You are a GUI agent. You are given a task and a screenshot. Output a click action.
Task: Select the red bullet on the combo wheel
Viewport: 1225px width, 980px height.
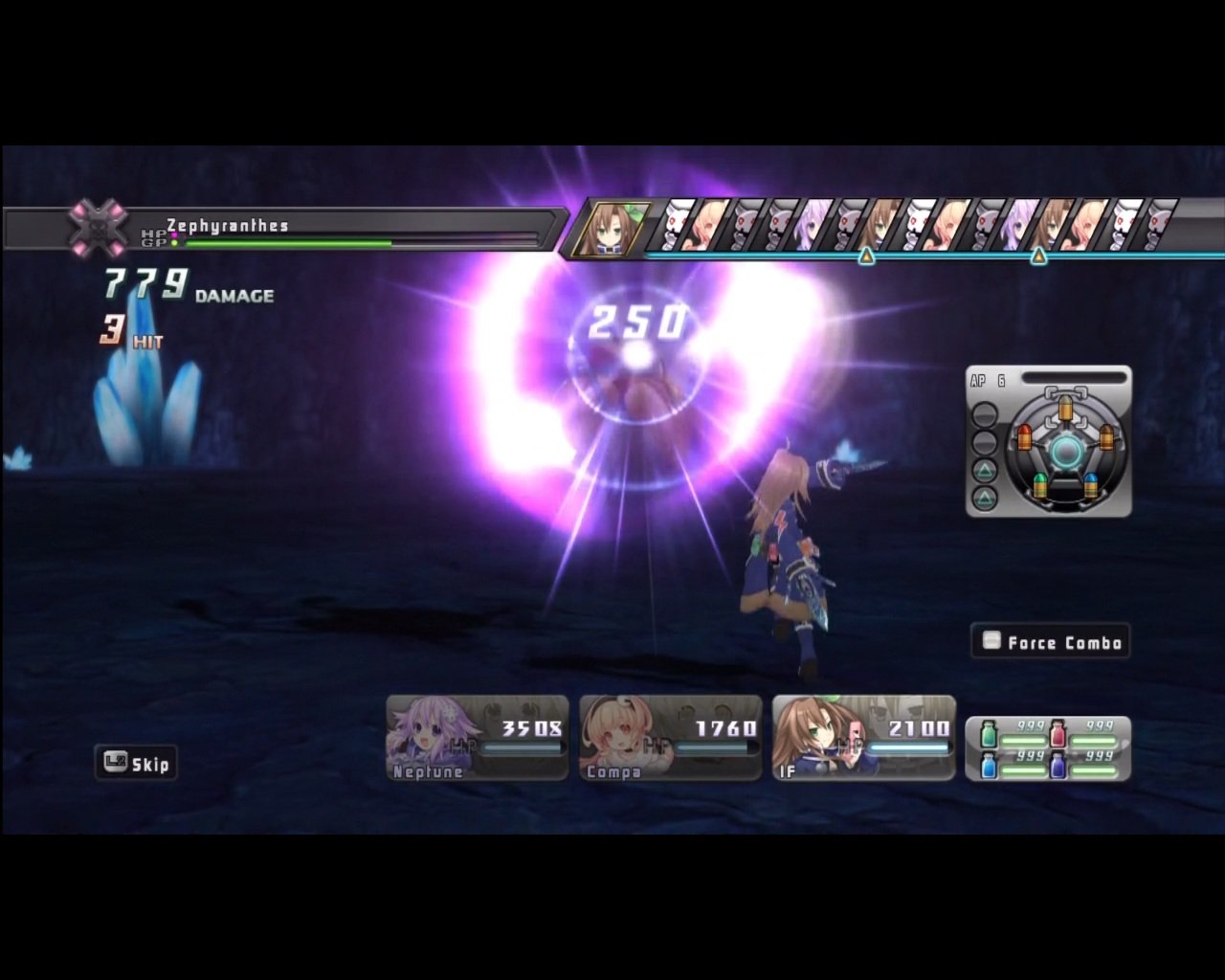(1026, 437)
